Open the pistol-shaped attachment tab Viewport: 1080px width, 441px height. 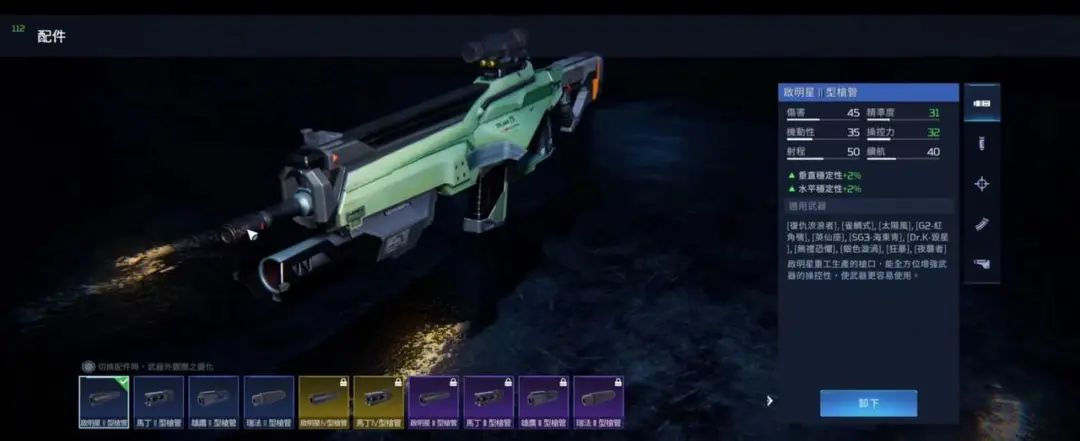[x=982, y=264]
